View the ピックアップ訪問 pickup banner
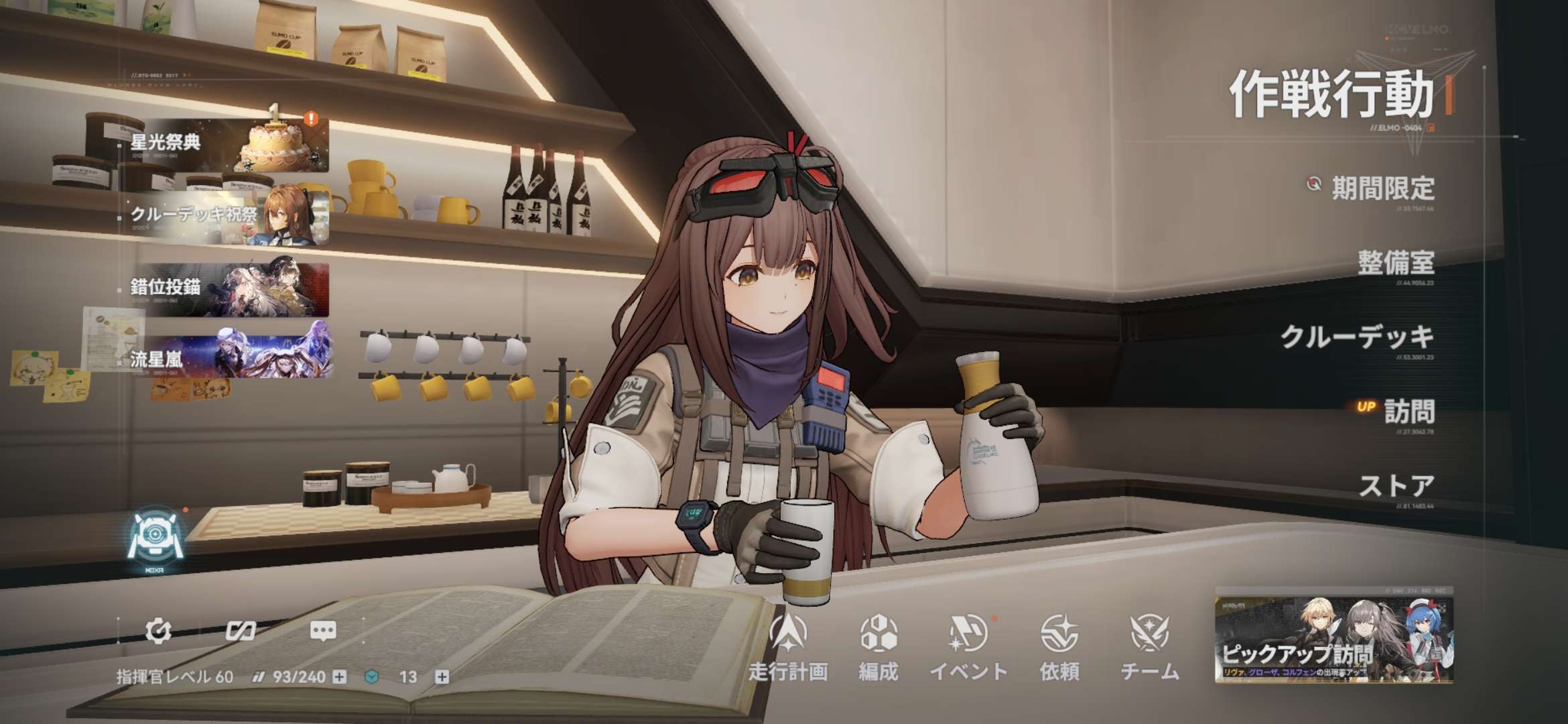 pyautogui.click(x=1333, y=638)
